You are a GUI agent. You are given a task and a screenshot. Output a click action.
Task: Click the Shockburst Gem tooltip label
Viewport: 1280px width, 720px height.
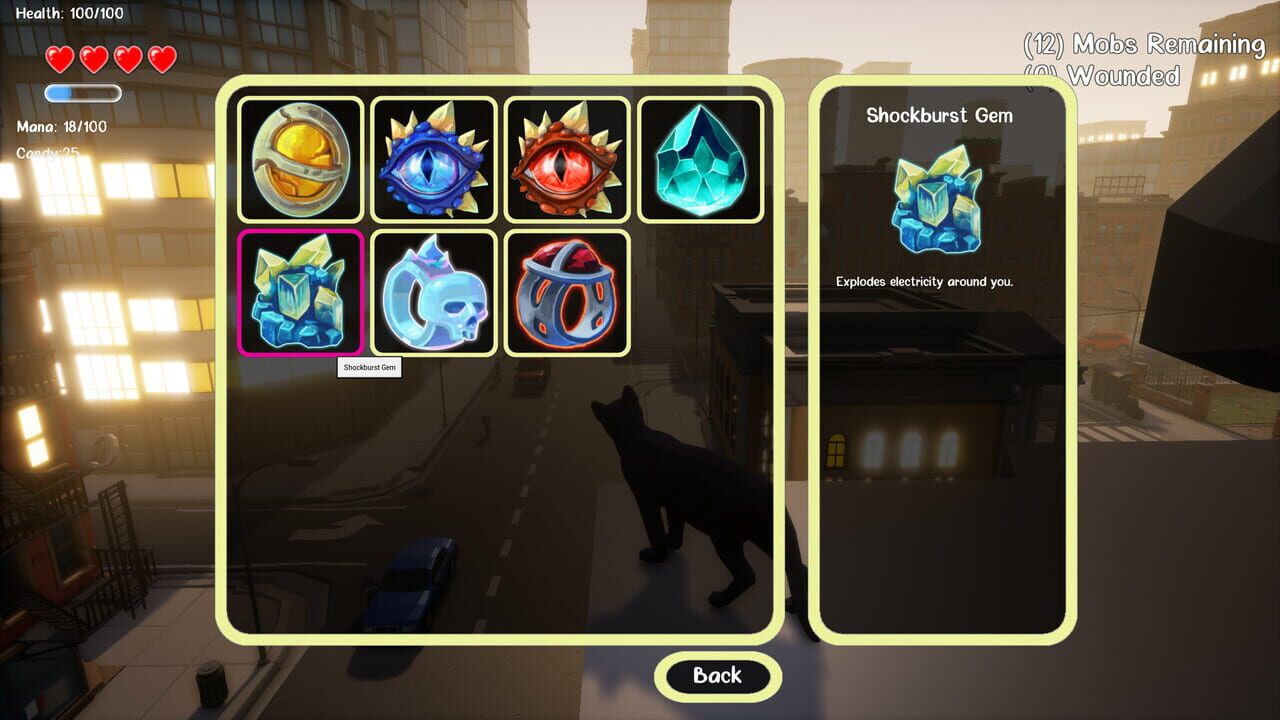click(371, 368)
